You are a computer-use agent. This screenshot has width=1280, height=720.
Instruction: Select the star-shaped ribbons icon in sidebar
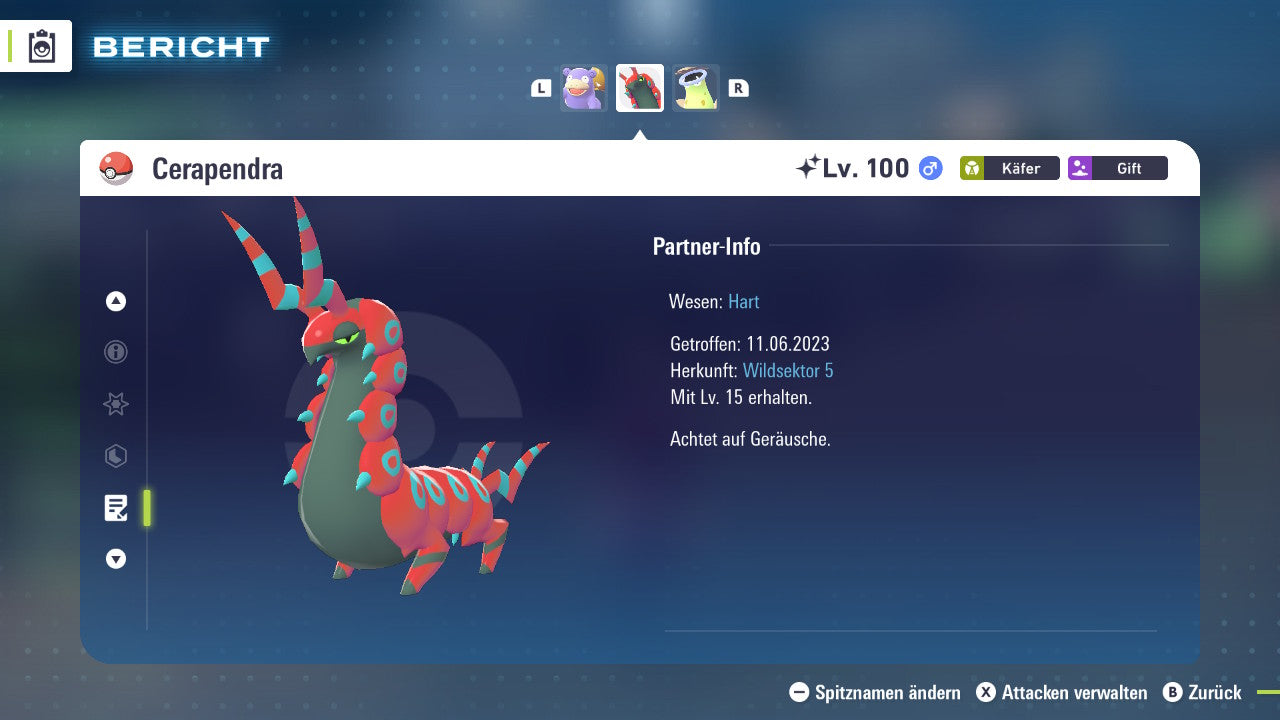[x=115, y=404]
